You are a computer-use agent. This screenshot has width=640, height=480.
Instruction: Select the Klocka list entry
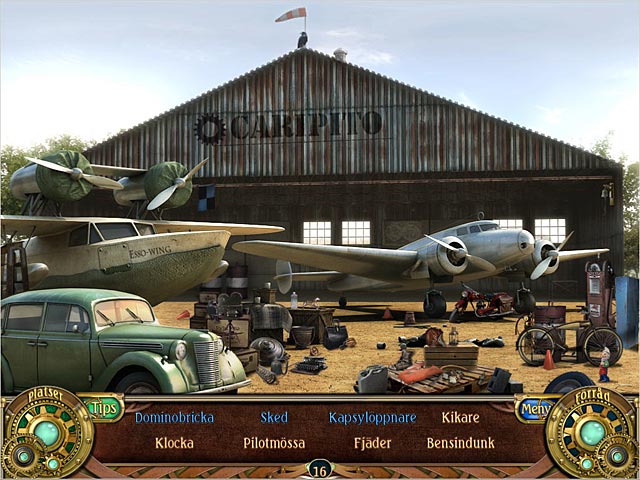click(x=175, y=442)
